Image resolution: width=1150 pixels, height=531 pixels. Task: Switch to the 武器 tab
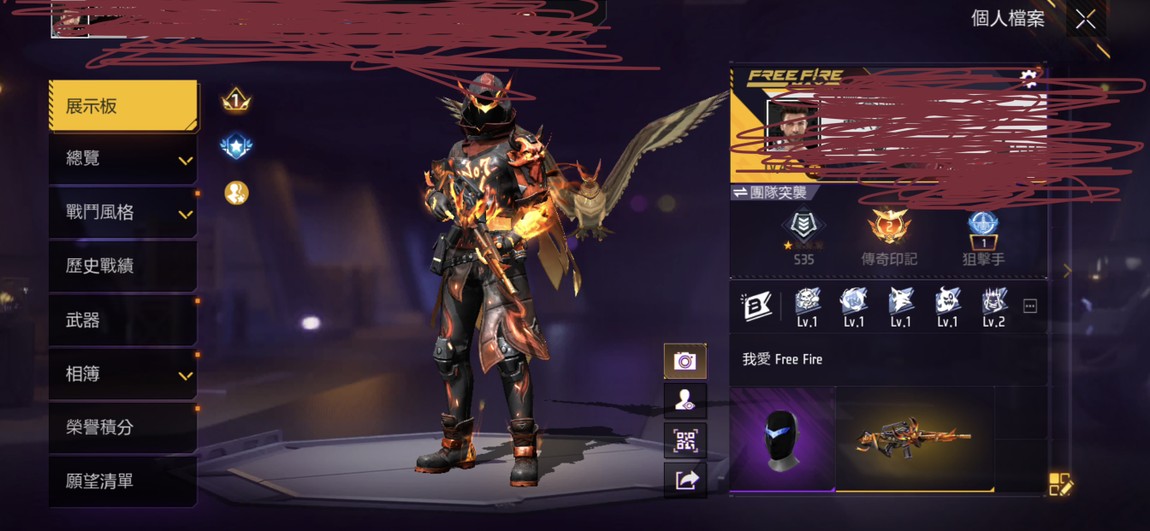(122, 320)
